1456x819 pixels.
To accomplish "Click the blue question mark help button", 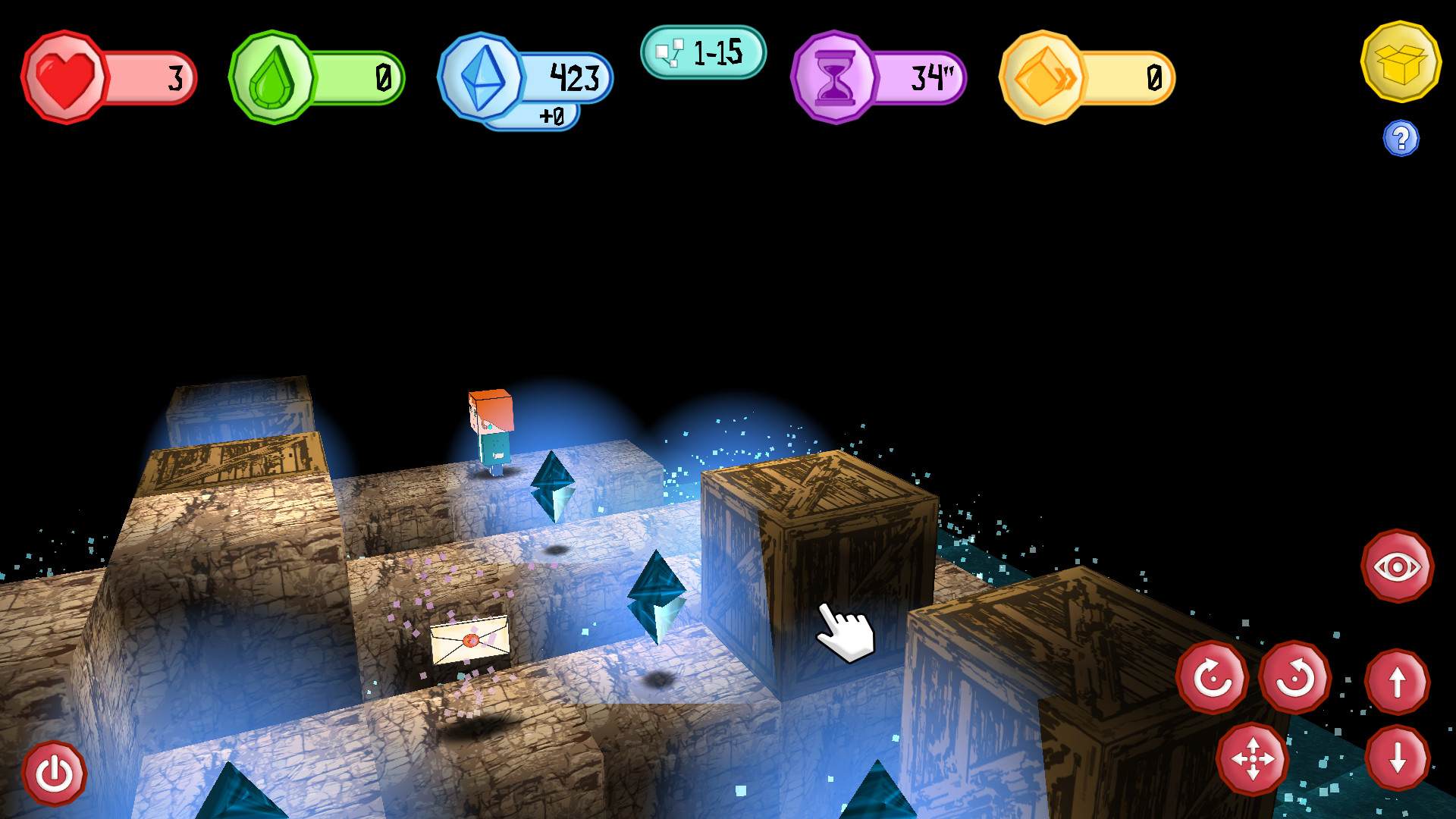I will pos(1401,139).
